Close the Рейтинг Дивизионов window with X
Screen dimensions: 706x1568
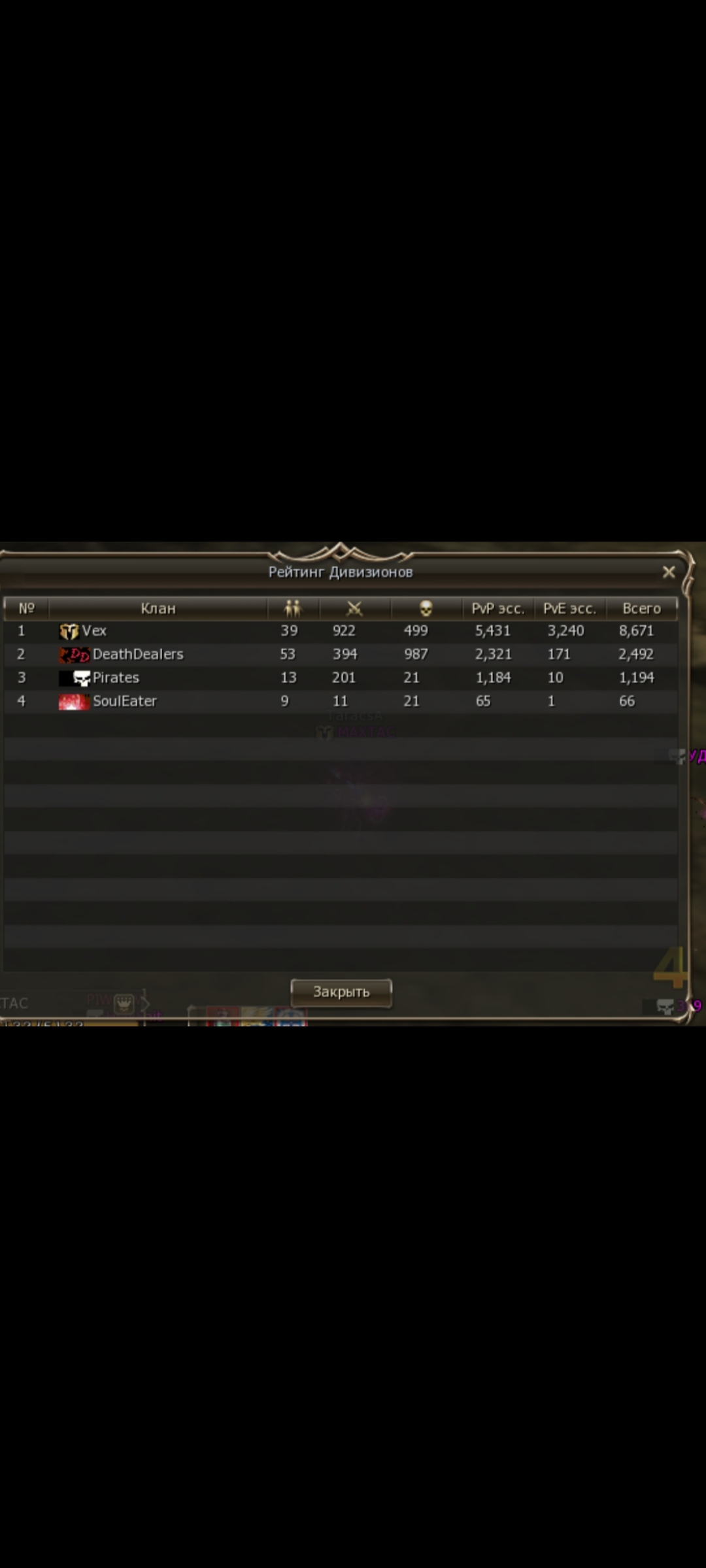pyautogui.click(x=668, y=572)
